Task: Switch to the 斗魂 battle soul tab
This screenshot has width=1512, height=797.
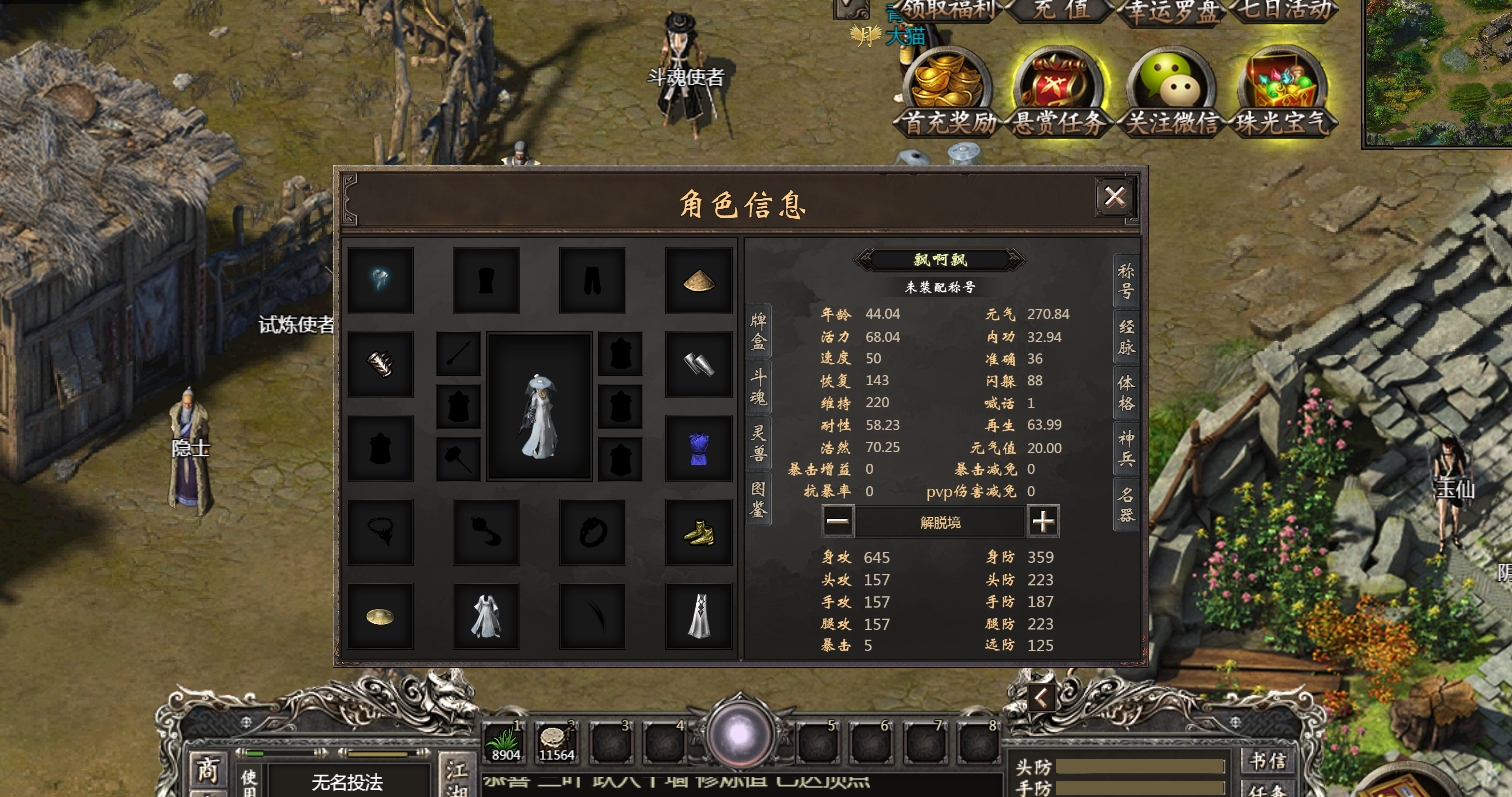Action: [759, 387]
